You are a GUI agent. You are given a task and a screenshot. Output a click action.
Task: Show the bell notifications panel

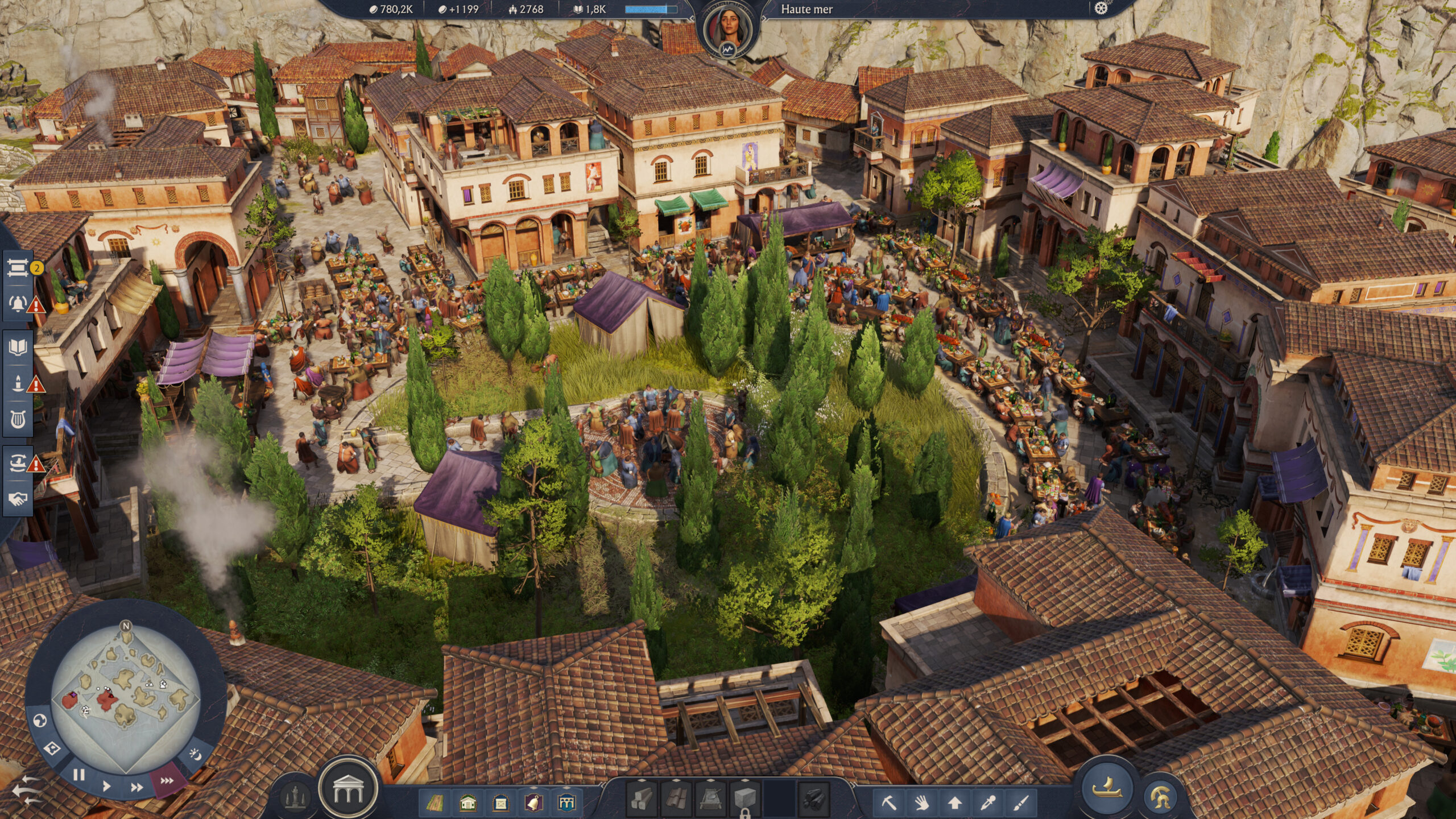click(x=18, y=304)
